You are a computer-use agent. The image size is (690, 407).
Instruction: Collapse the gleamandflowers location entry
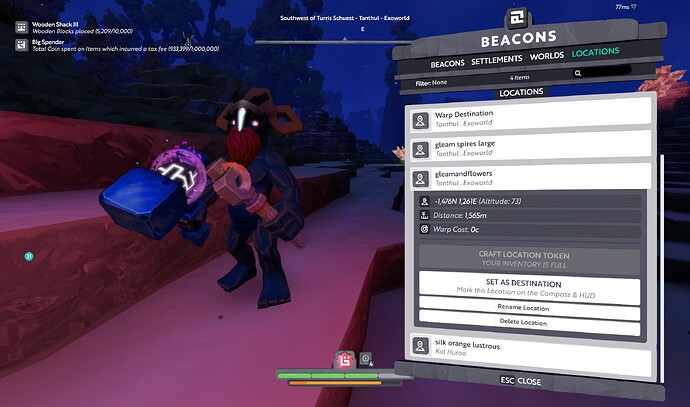click(528, 178)
